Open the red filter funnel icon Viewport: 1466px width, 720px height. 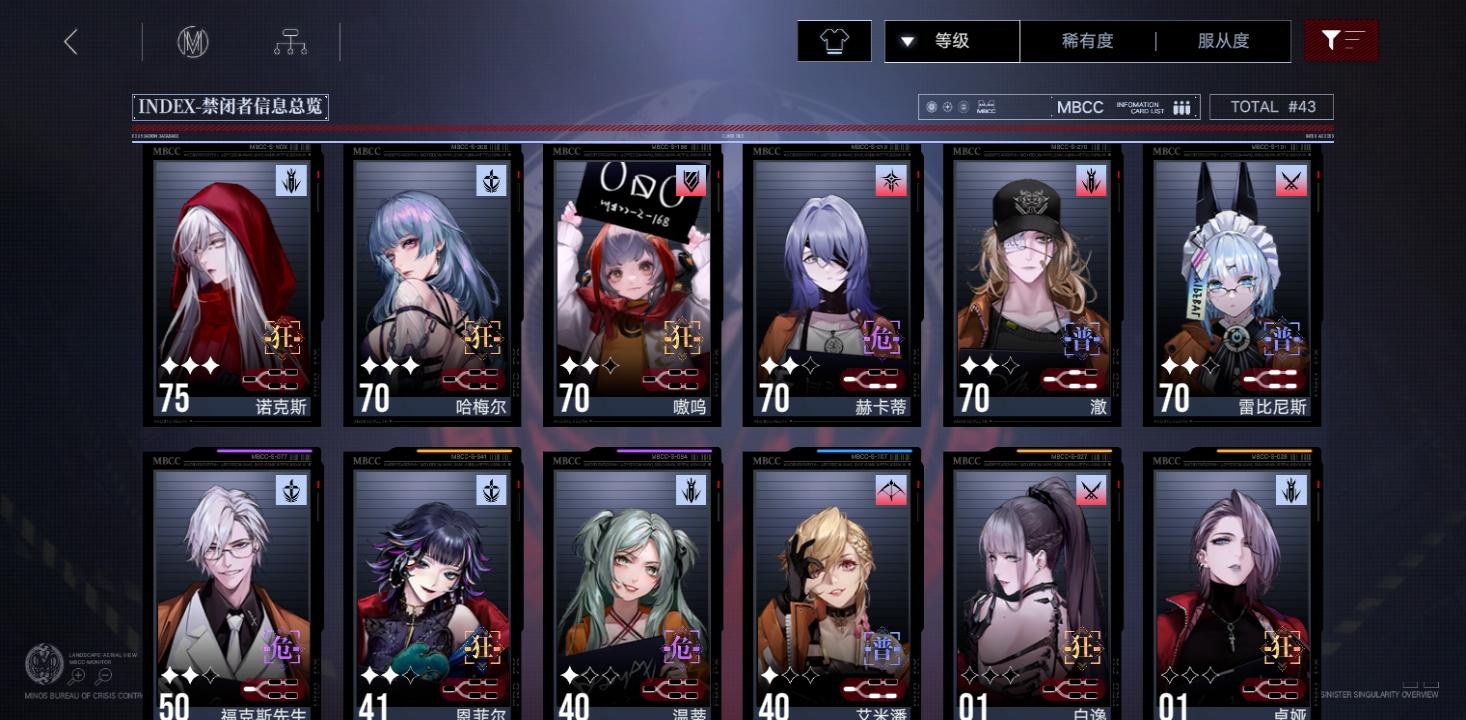pyautogui.click(x=1341, y=41)
